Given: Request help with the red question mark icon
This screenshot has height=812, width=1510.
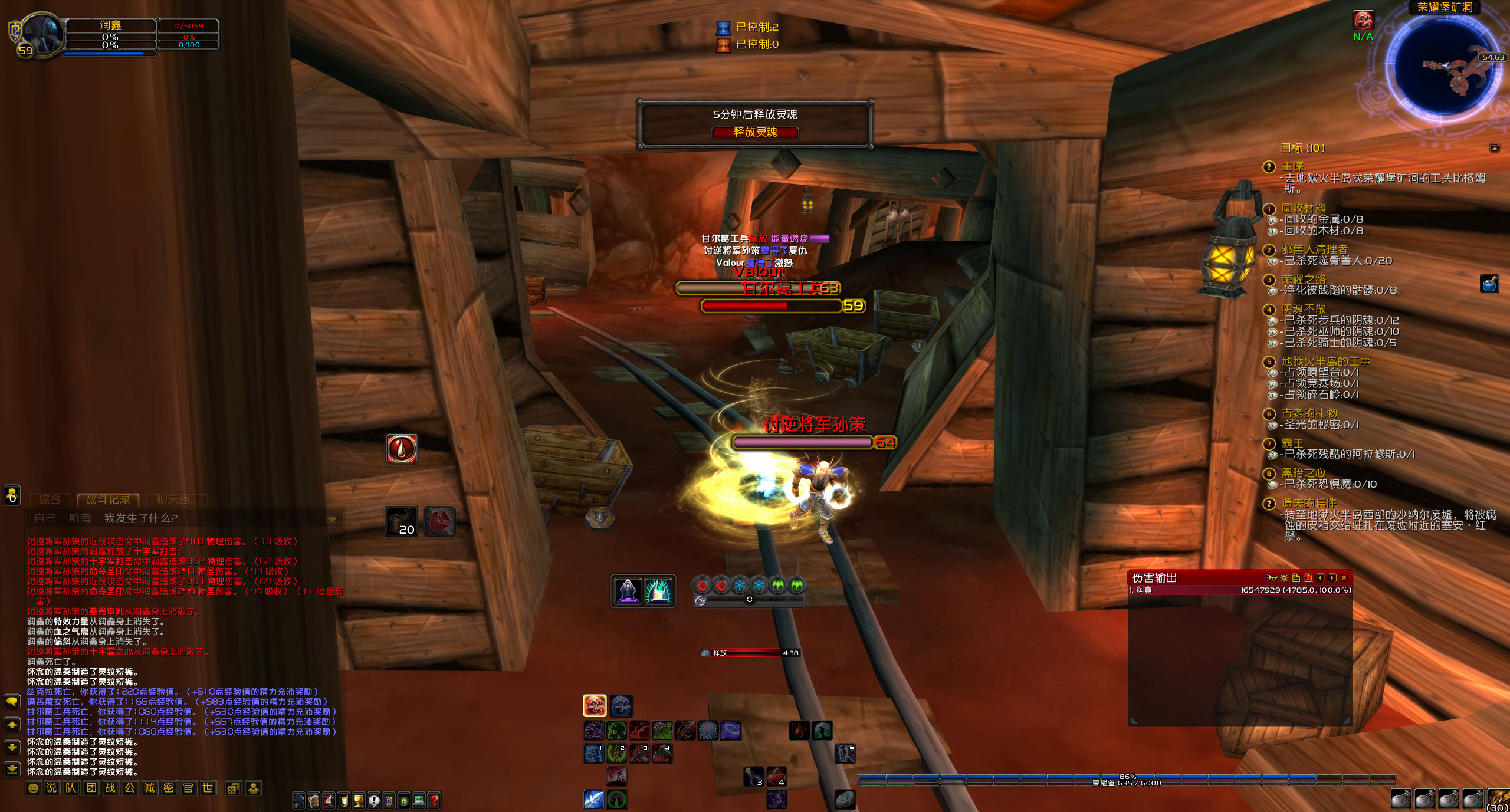Looking at the screenshot, I should click(x=434, y=801).
